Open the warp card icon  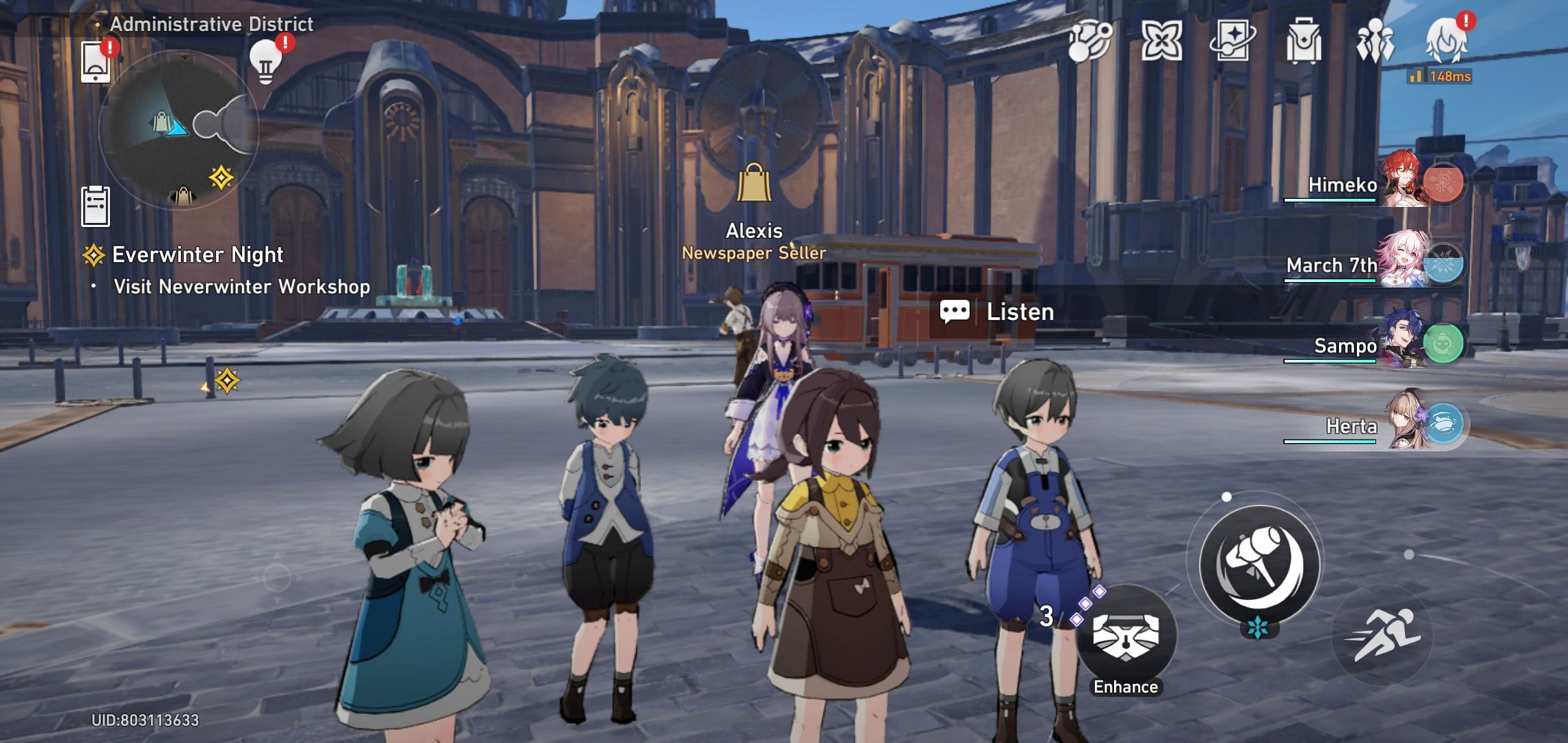tap(1232, 41)
